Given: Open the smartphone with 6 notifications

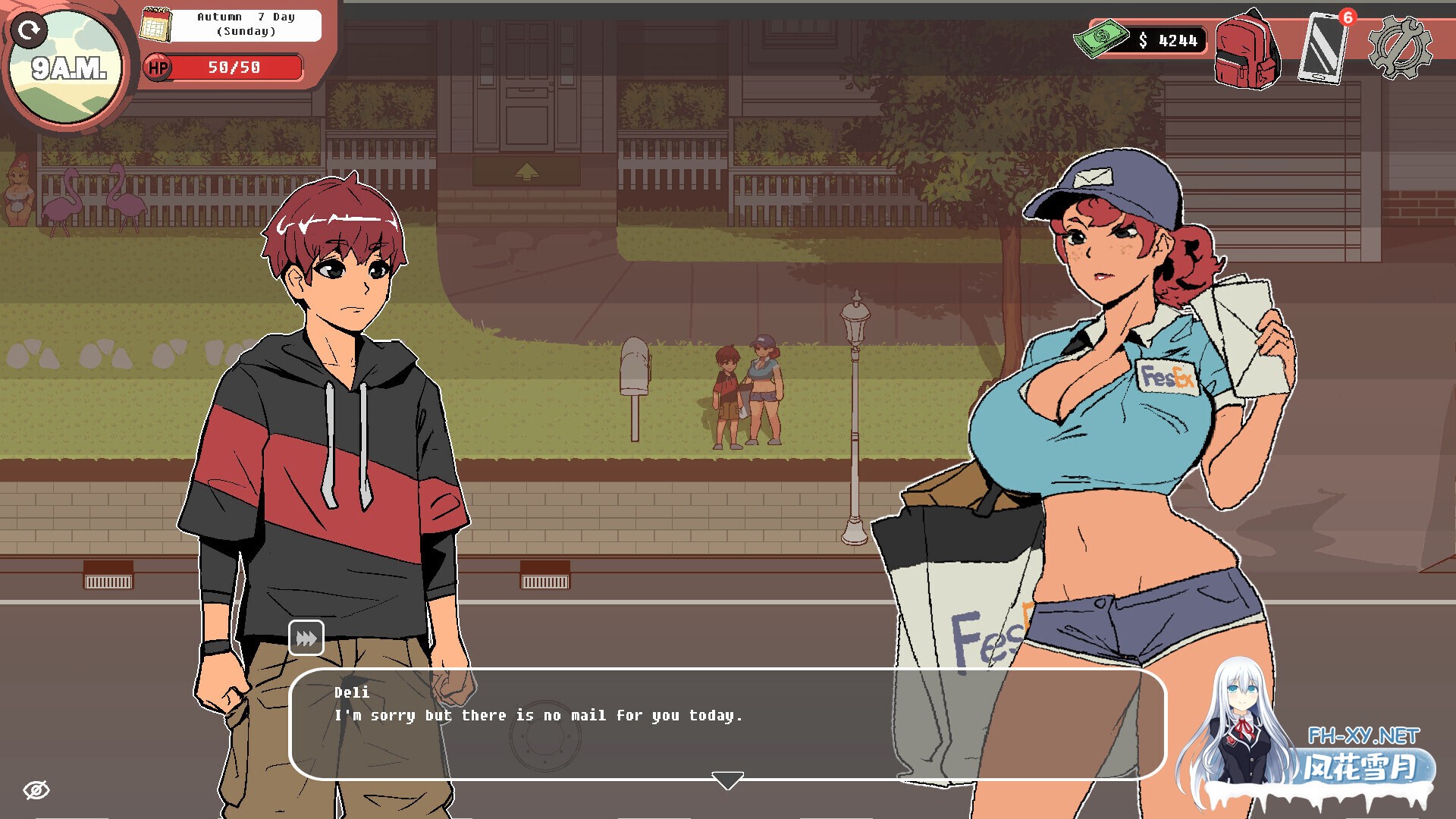Looking at the screenshot, I should (1323, 49).
